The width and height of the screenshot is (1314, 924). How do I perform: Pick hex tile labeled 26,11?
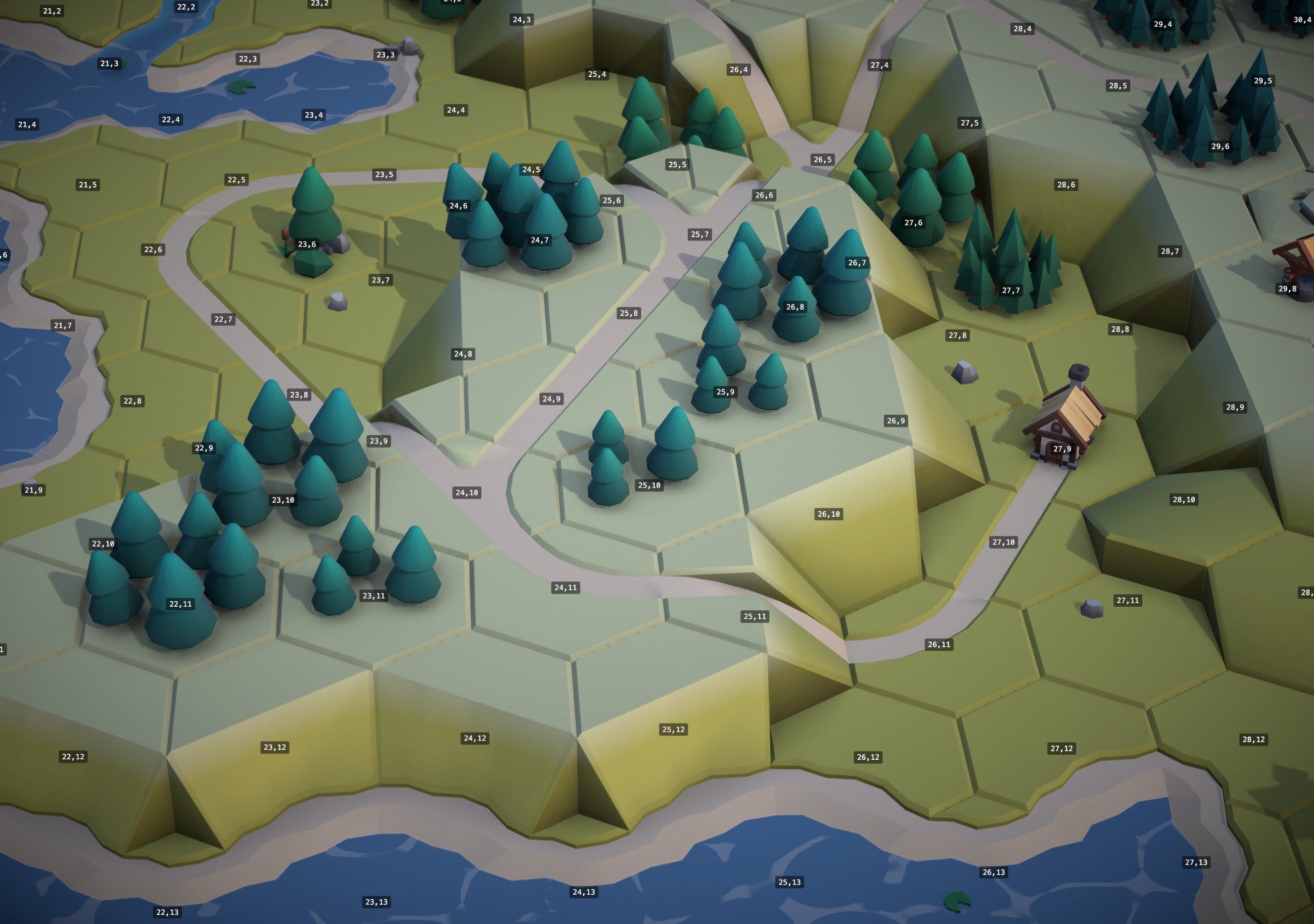point(938,644)
